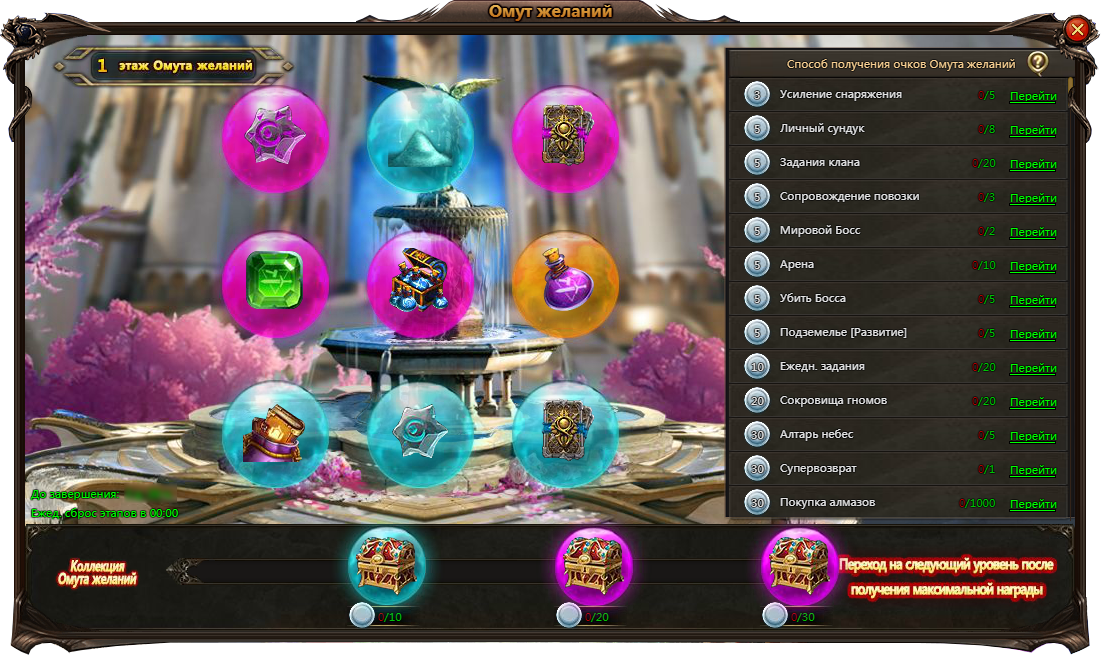
Task: Claim the 20-point collection chest reward
Action: [x=593, y=565]
